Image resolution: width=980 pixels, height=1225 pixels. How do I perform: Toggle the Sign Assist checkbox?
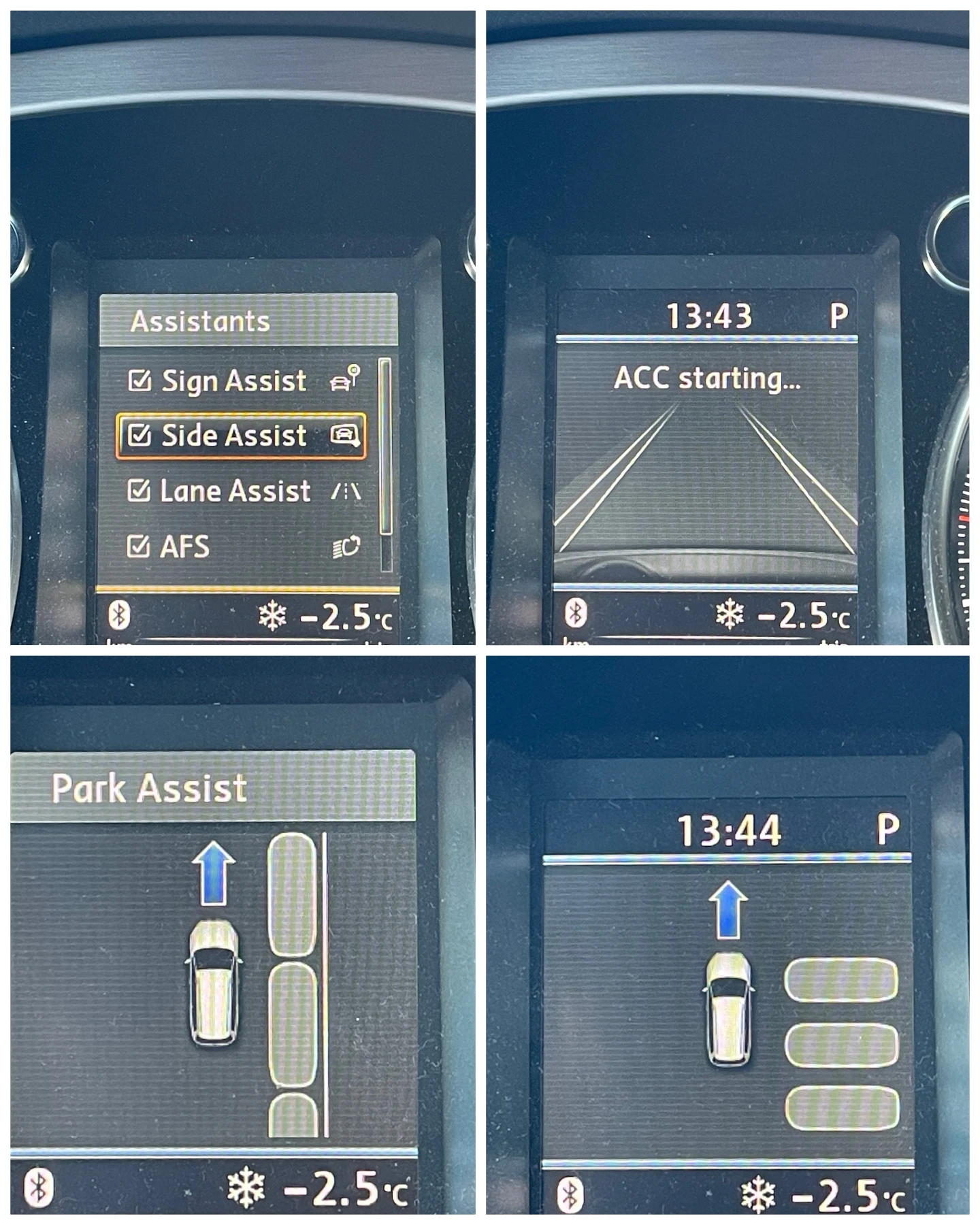pos(141,381)
